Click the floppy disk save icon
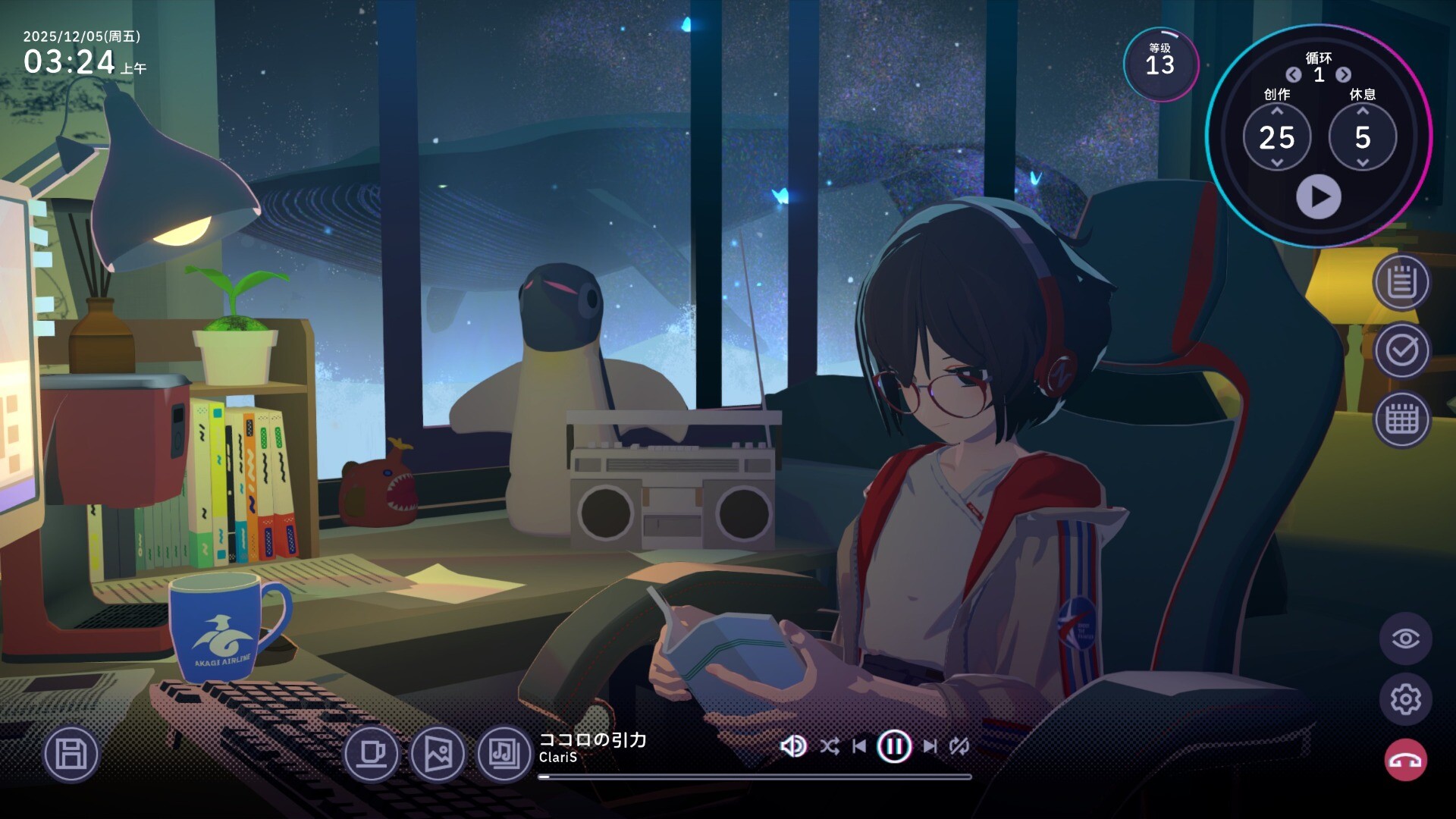This screenshot has height=819, width=1456. [71, 754]
